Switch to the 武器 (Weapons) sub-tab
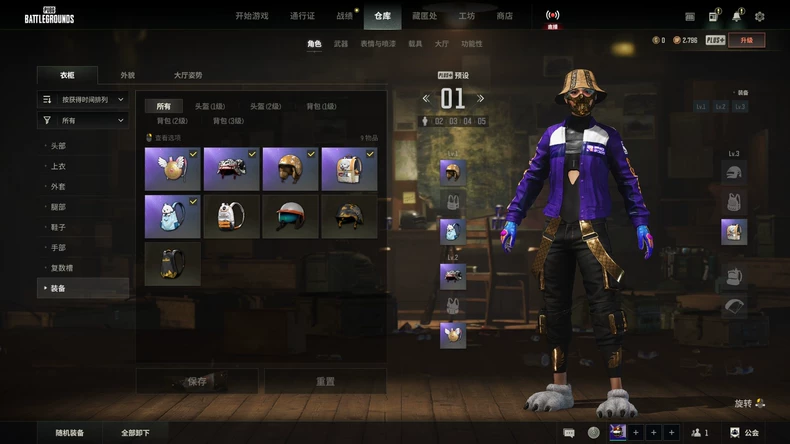Viewport: 790px width, 444px height. point(341,44)
